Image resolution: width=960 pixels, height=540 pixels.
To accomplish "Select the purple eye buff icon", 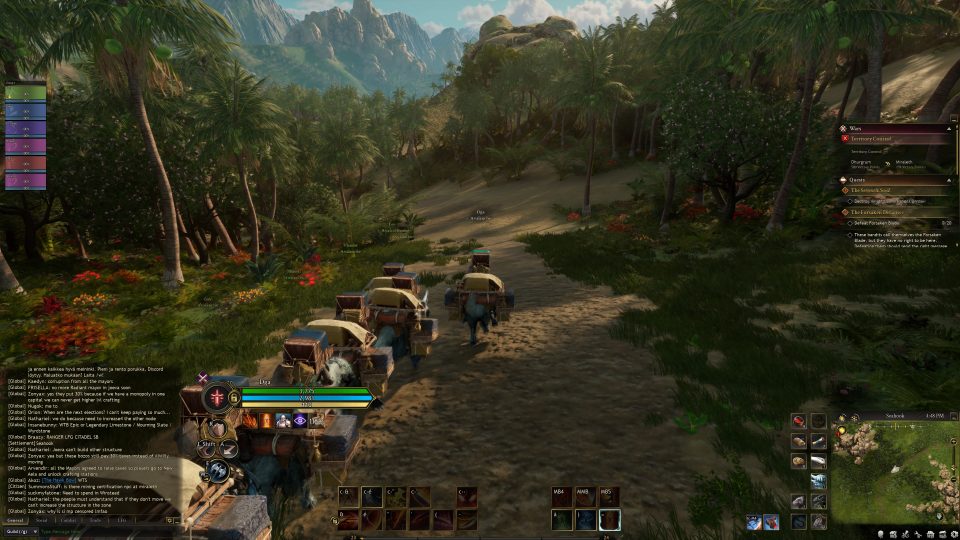I will [301, 421].
